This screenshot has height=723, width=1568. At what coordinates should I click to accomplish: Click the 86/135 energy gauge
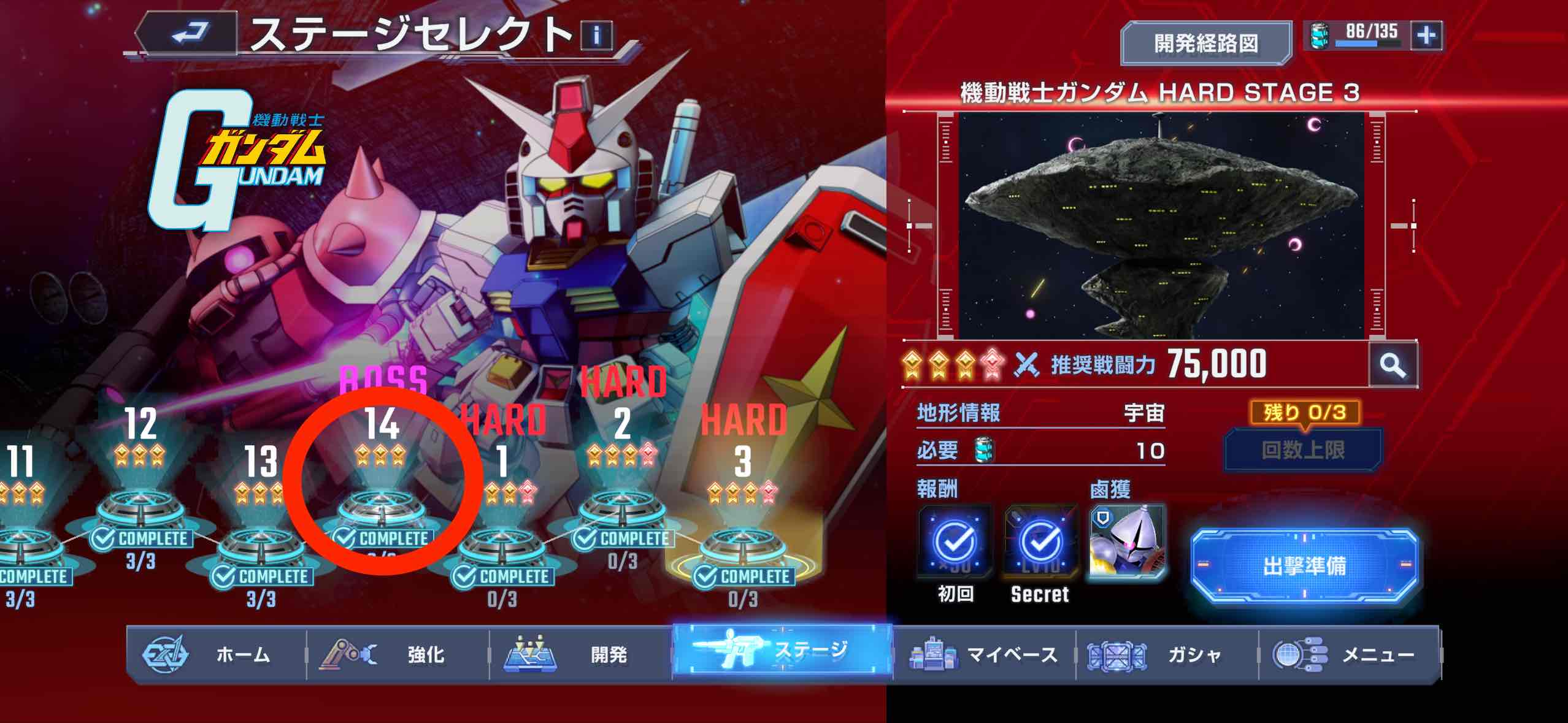[1374, 37]
